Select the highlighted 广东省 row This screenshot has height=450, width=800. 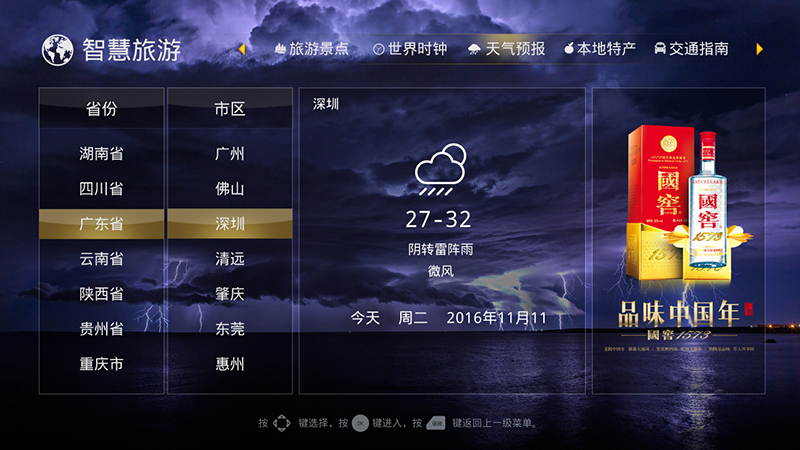[x=101, y=224]
